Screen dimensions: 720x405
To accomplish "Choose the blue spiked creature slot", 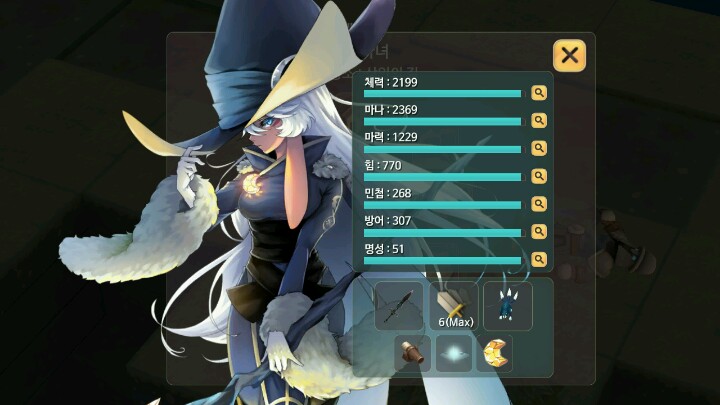I will [508, 305].
